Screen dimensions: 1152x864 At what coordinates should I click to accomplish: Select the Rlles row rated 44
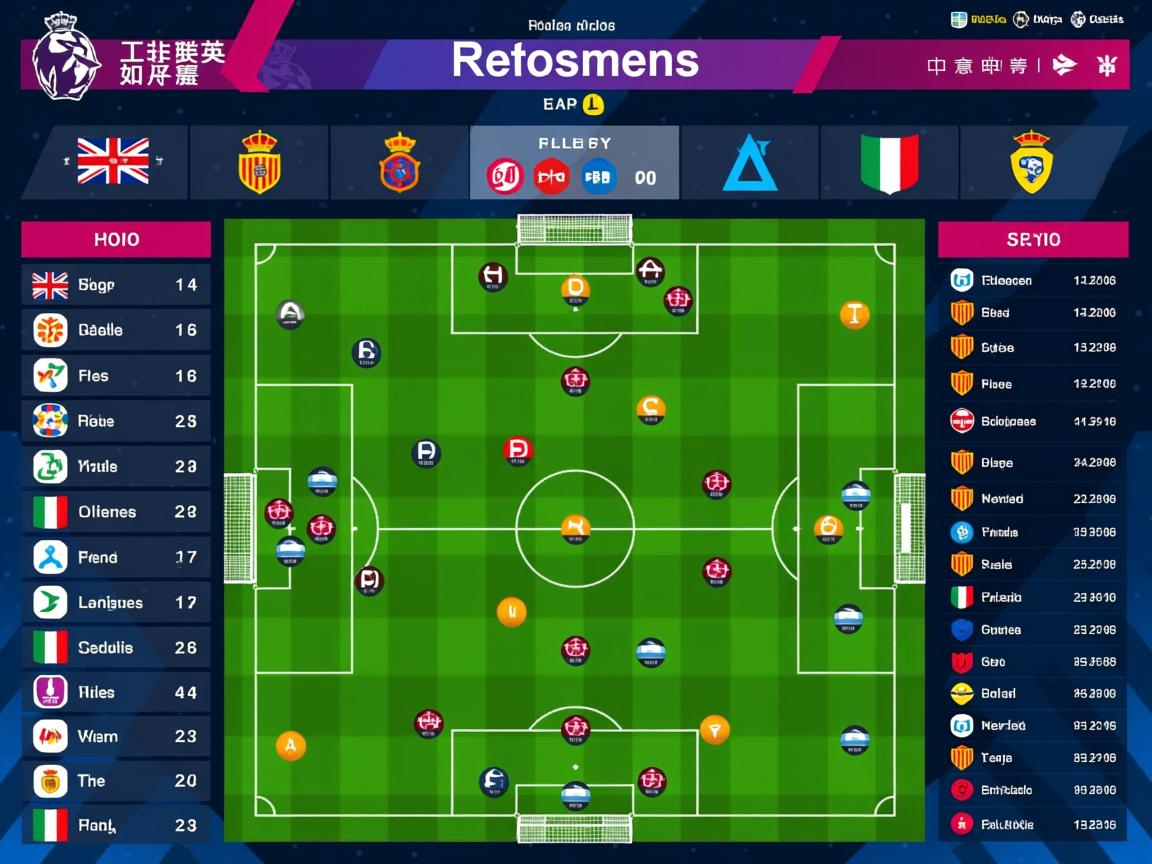coord(116,692)
